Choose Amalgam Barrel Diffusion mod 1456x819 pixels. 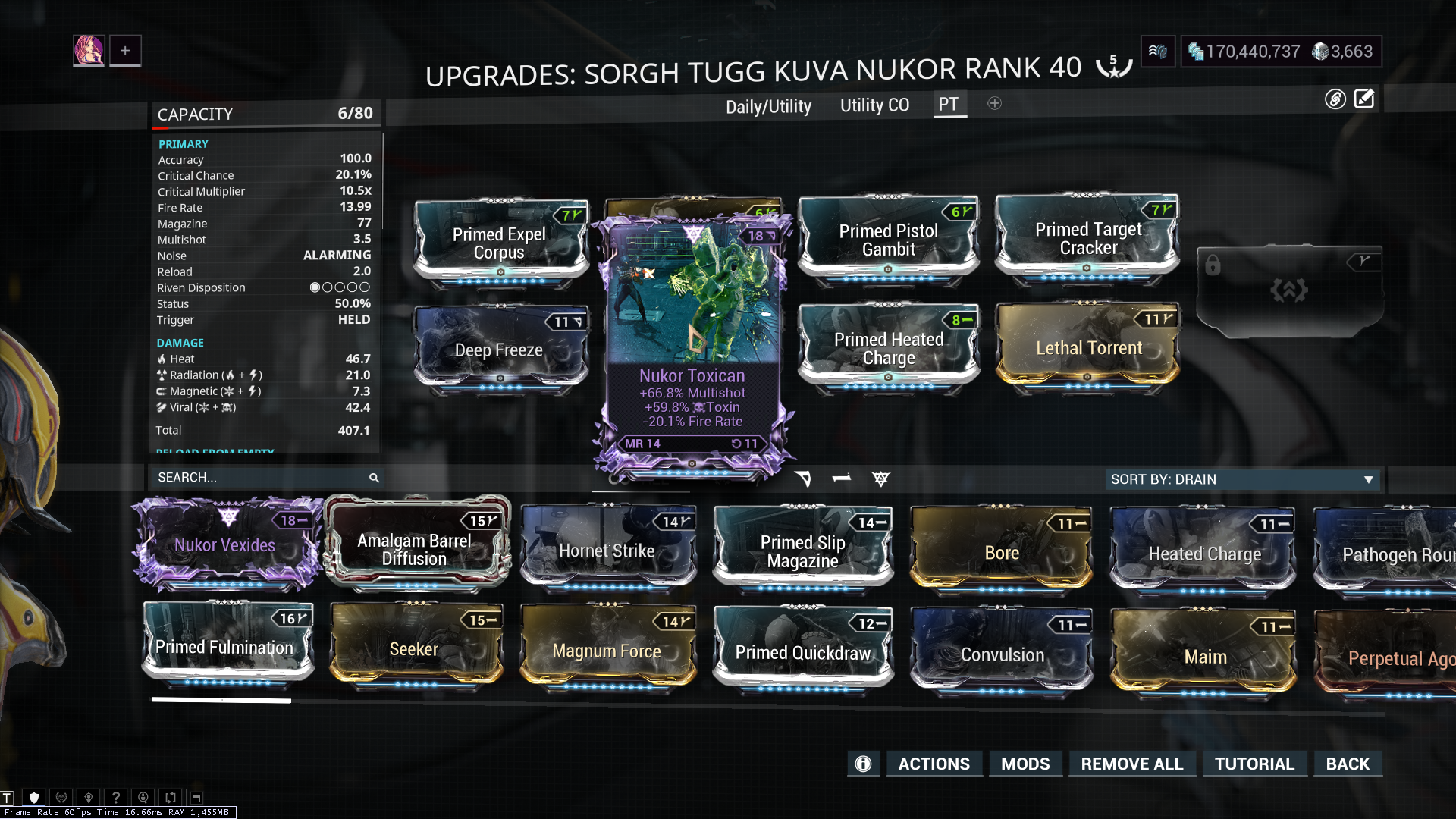(415, 548)
